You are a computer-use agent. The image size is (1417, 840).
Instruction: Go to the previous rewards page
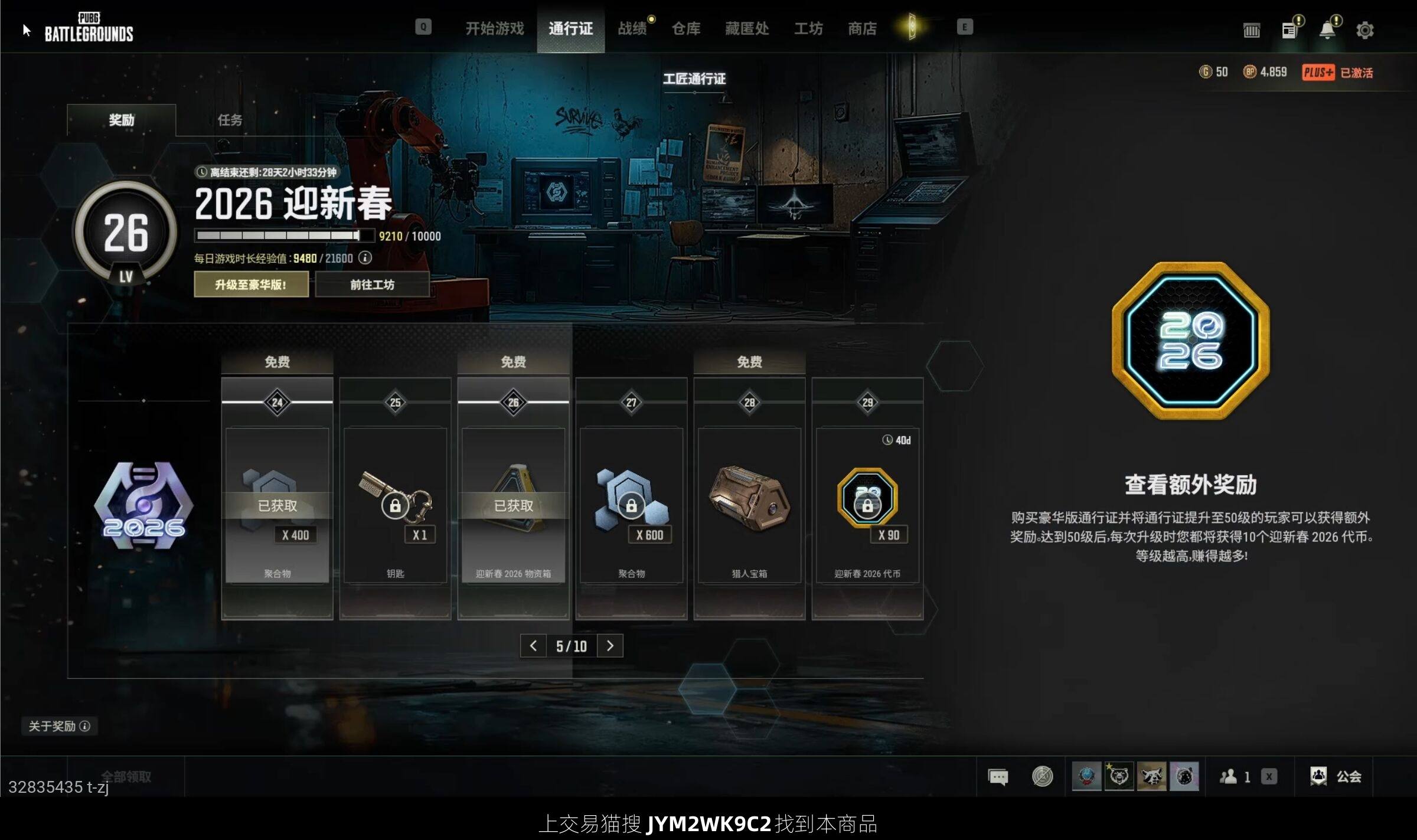533,646
